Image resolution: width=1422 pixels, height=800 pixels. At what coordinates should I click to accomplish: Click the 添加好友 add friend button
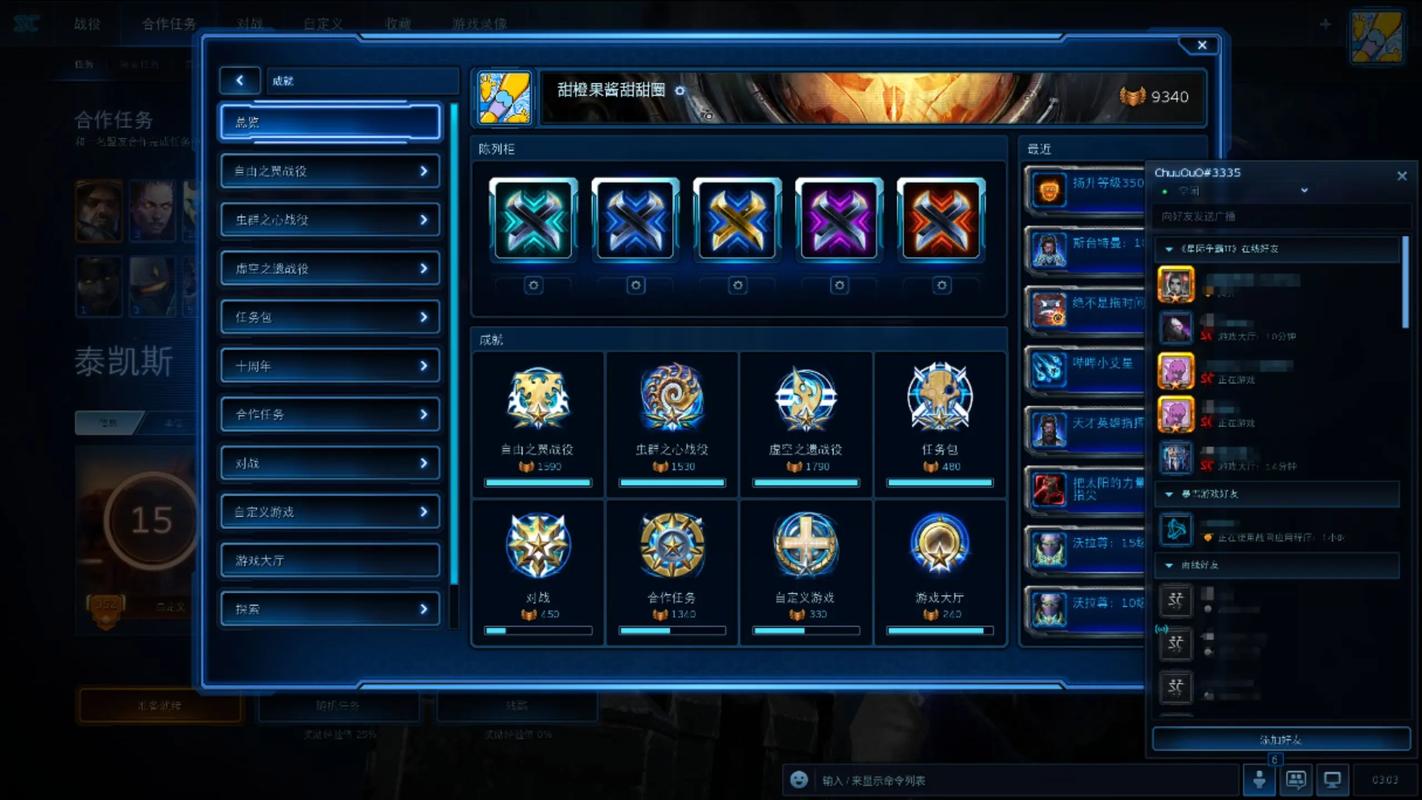(1281, 740)
